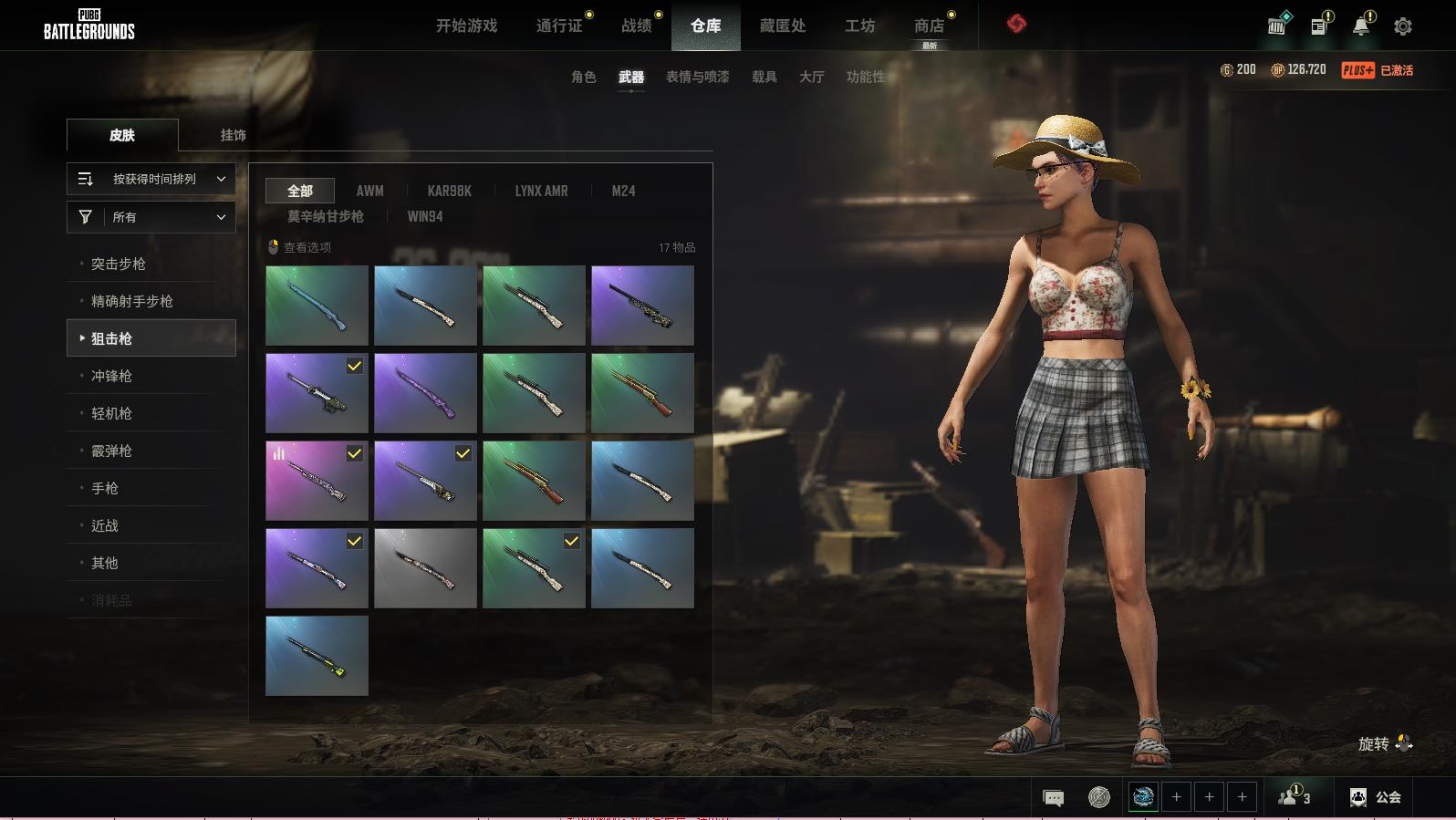This screenshot has width=1456, height=820.
Task: Filter skins by KAR98K
Action: (x=449, y=191)
